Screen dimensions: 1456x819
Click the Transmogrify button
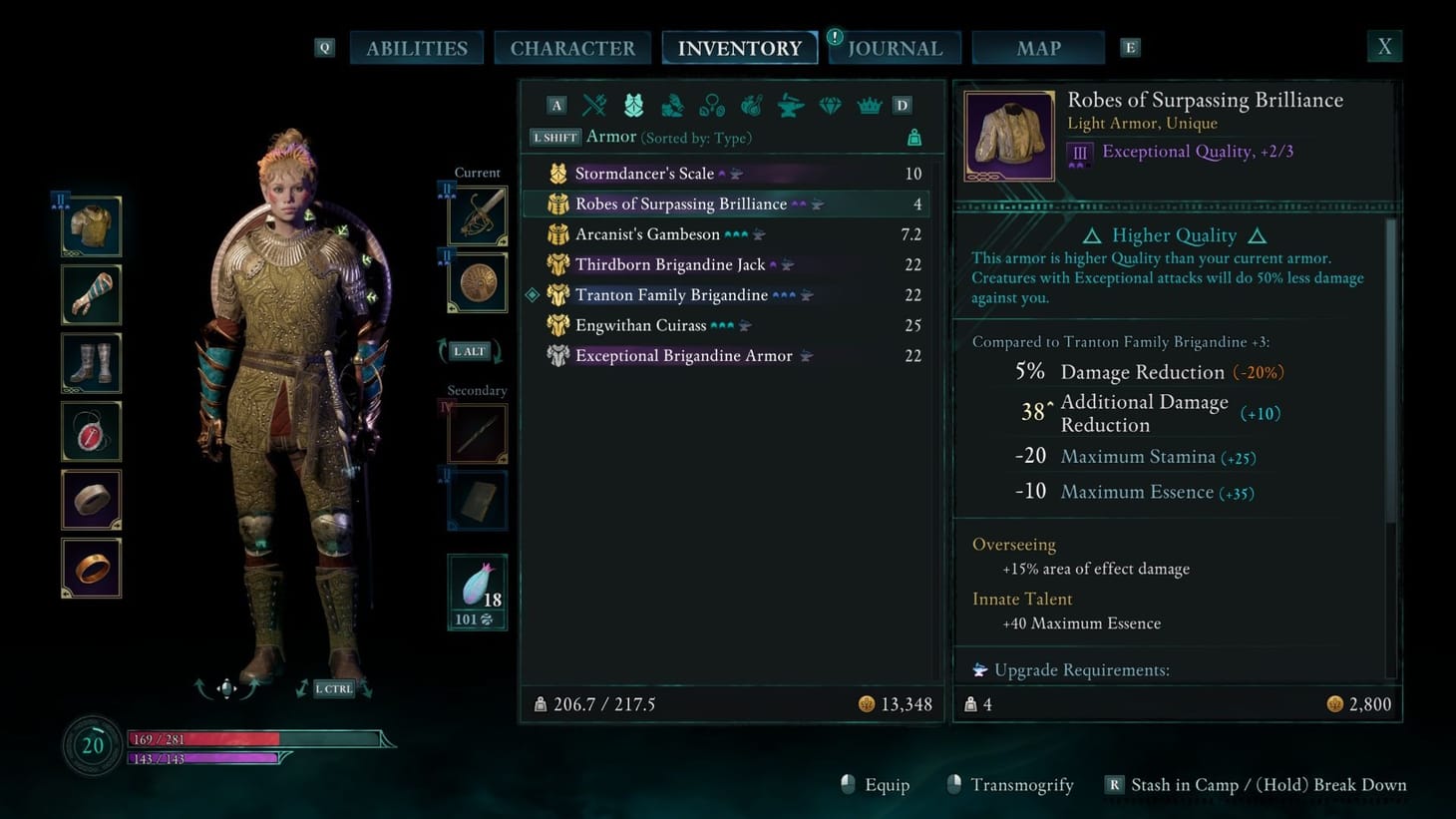tap(1024, 785)
